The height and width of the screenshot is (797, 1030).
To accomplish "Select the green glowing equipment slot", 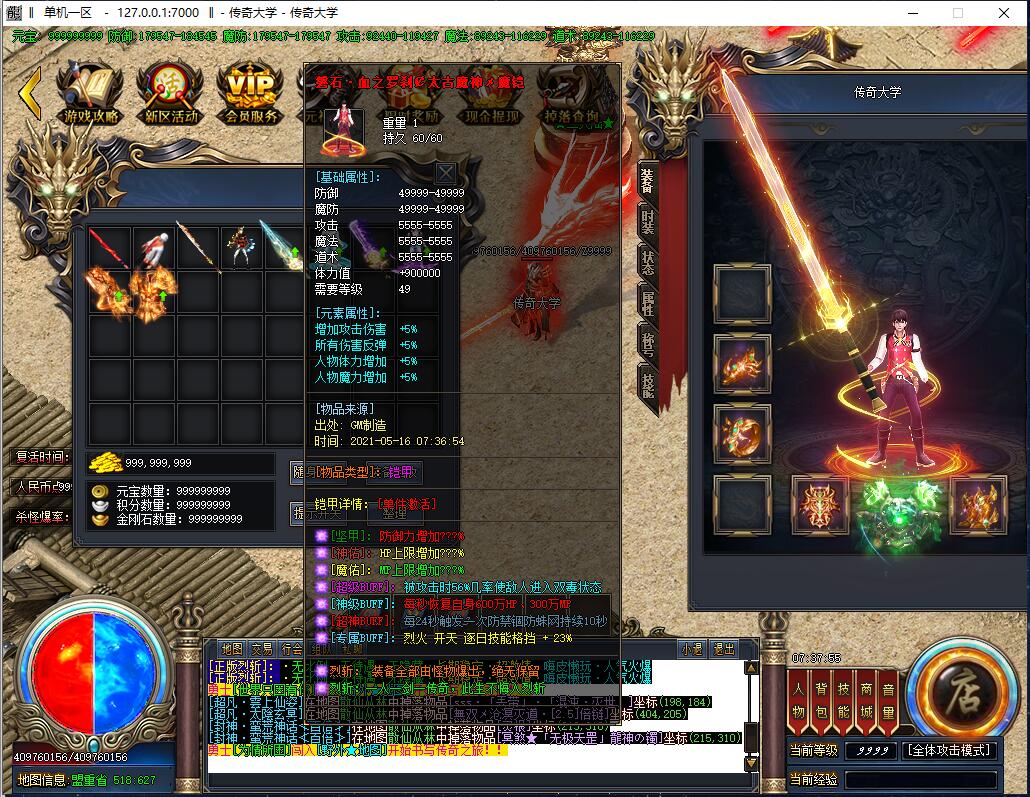I will click(881, 504).
